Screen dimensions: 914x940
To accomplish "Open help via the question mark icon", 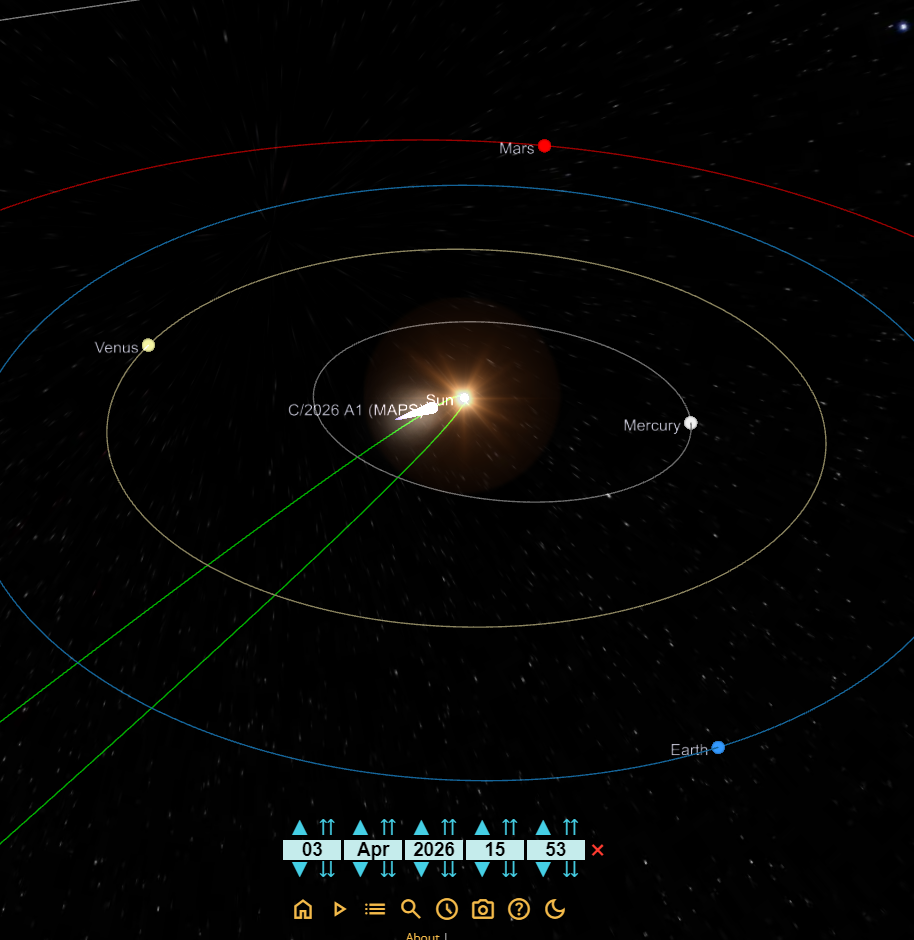I will [519, 909].
